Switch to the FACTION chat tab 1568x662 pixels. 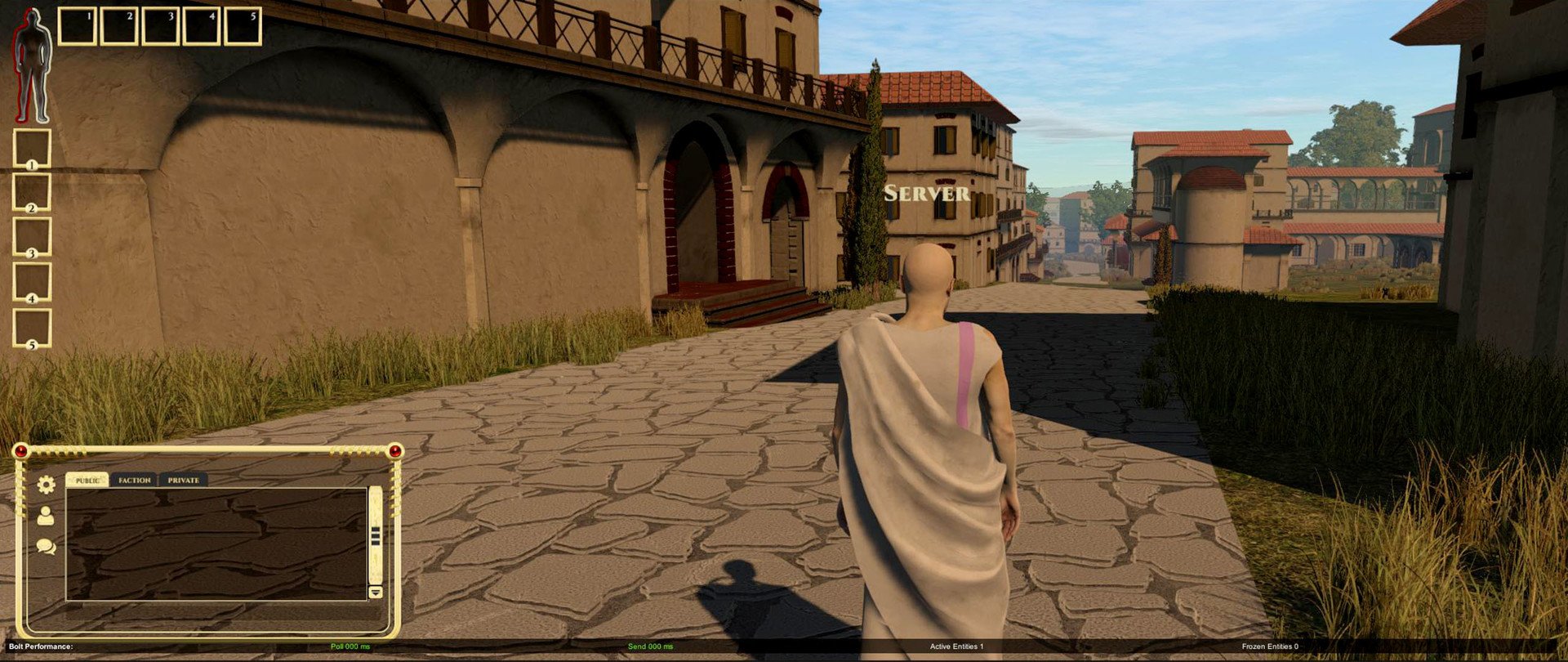coord(133,481)
